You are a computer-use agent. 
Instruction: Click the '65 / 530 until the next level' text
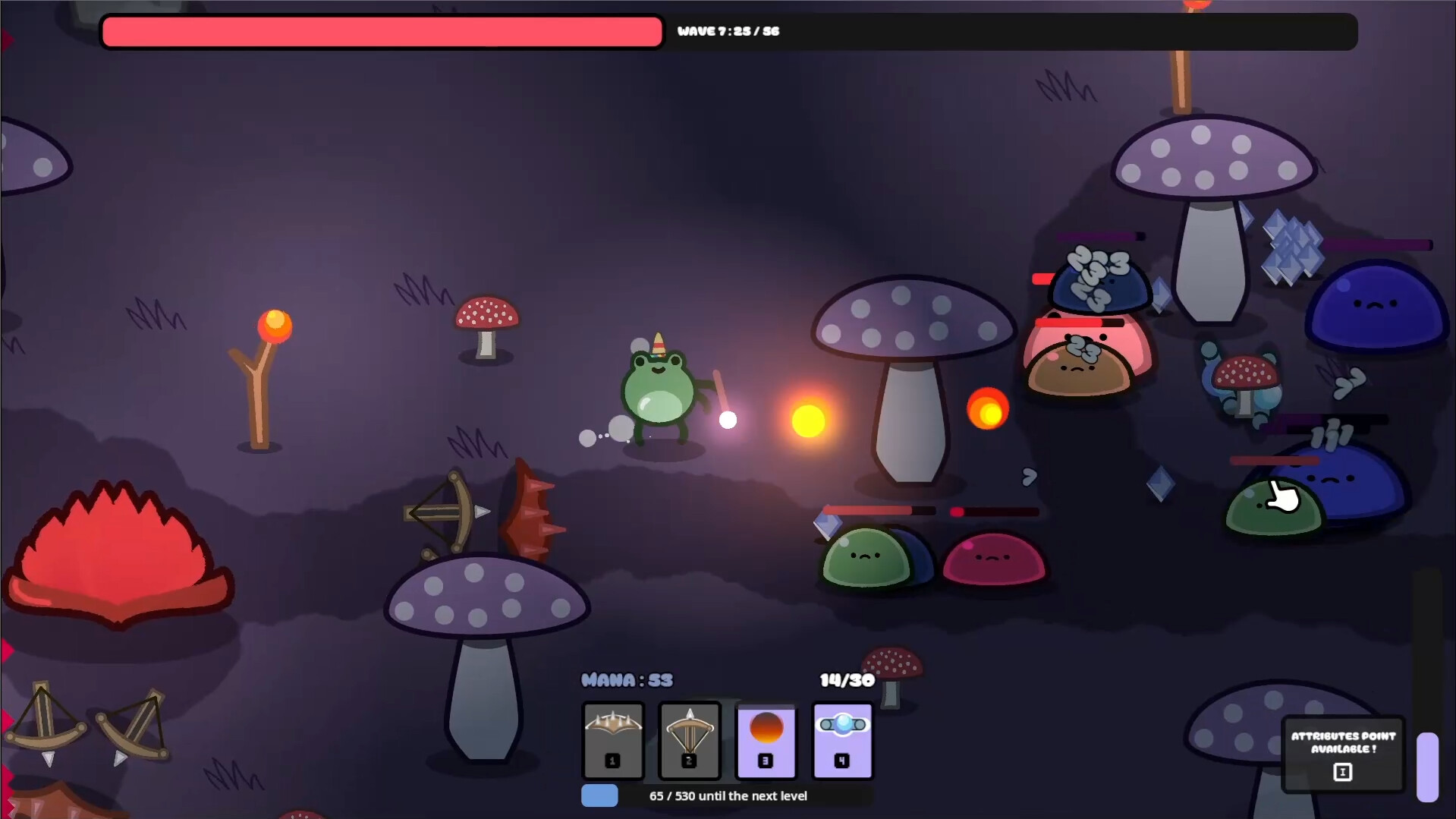click(x=728, y=795)
